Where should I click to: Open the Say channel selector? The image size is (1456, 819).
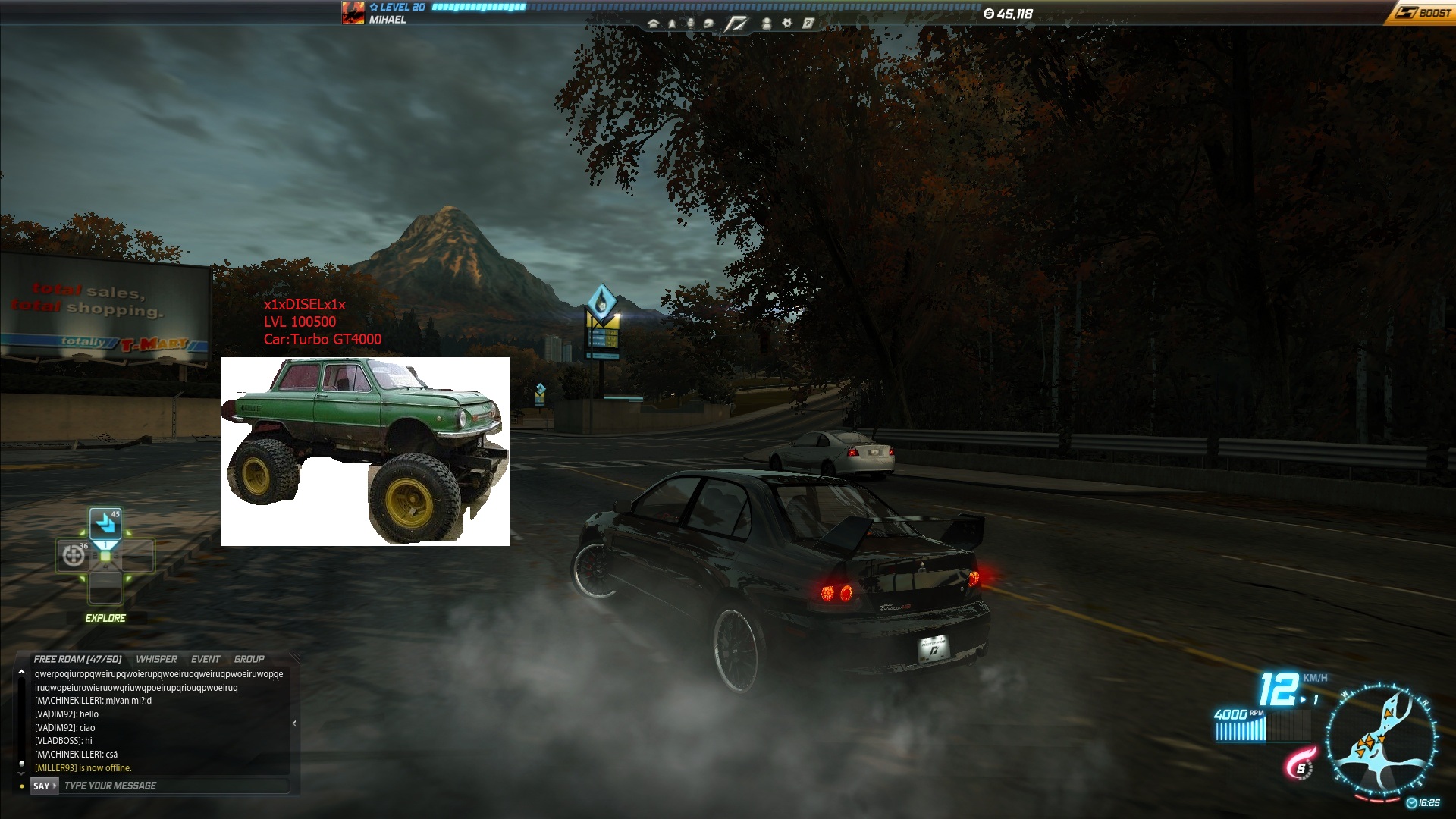coord(44,786)
